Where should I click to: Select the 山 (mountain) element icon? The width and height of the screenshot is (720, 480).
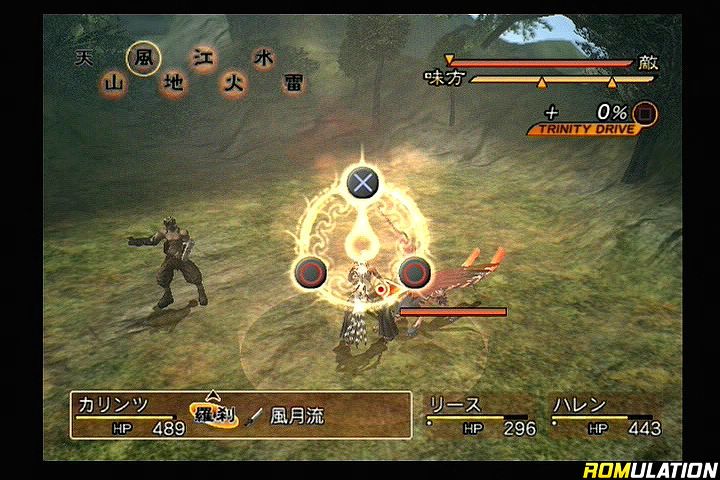[x=113, y=85]
